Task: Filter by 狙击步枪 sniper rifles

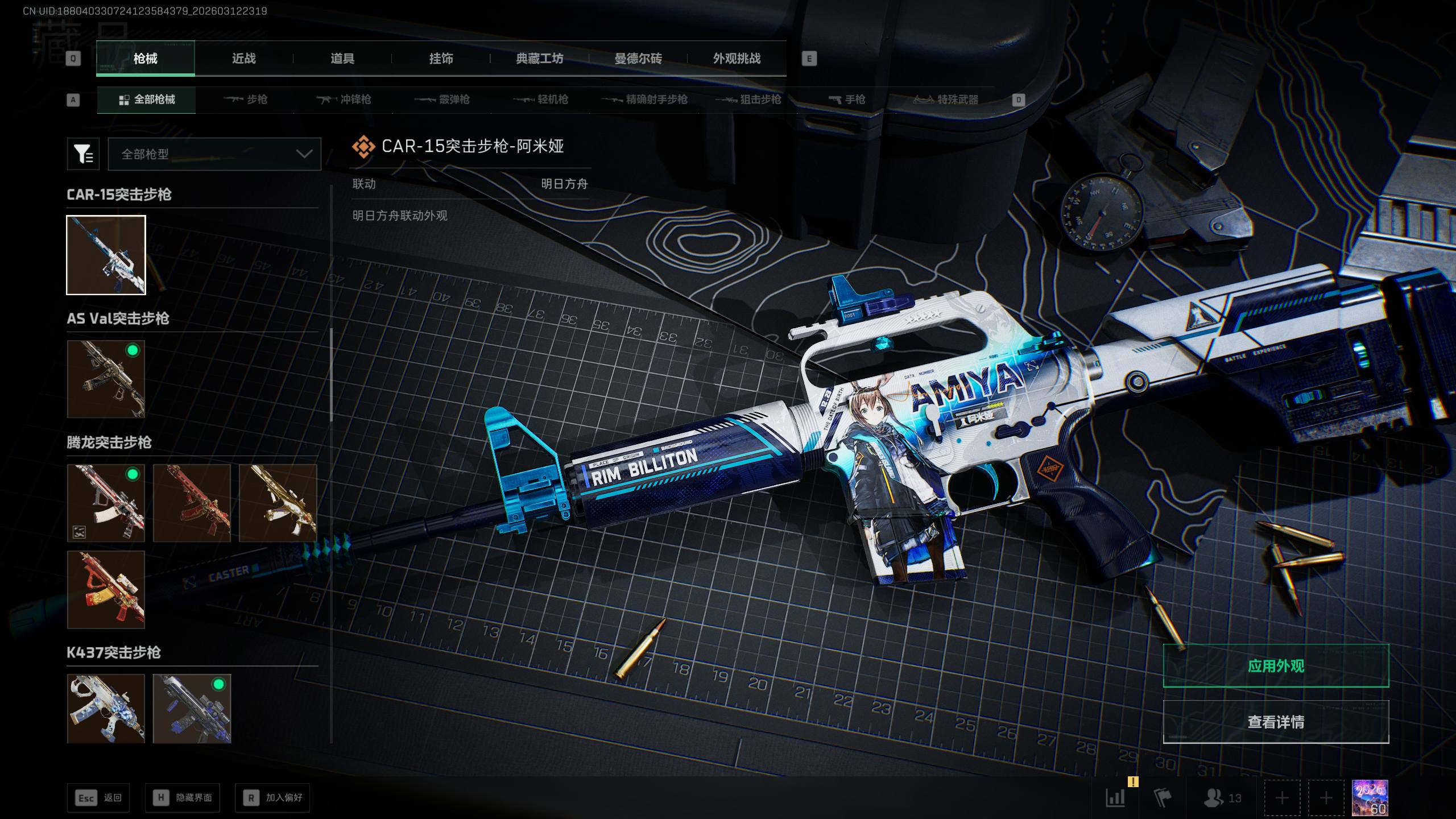Action: coord(748,100)
